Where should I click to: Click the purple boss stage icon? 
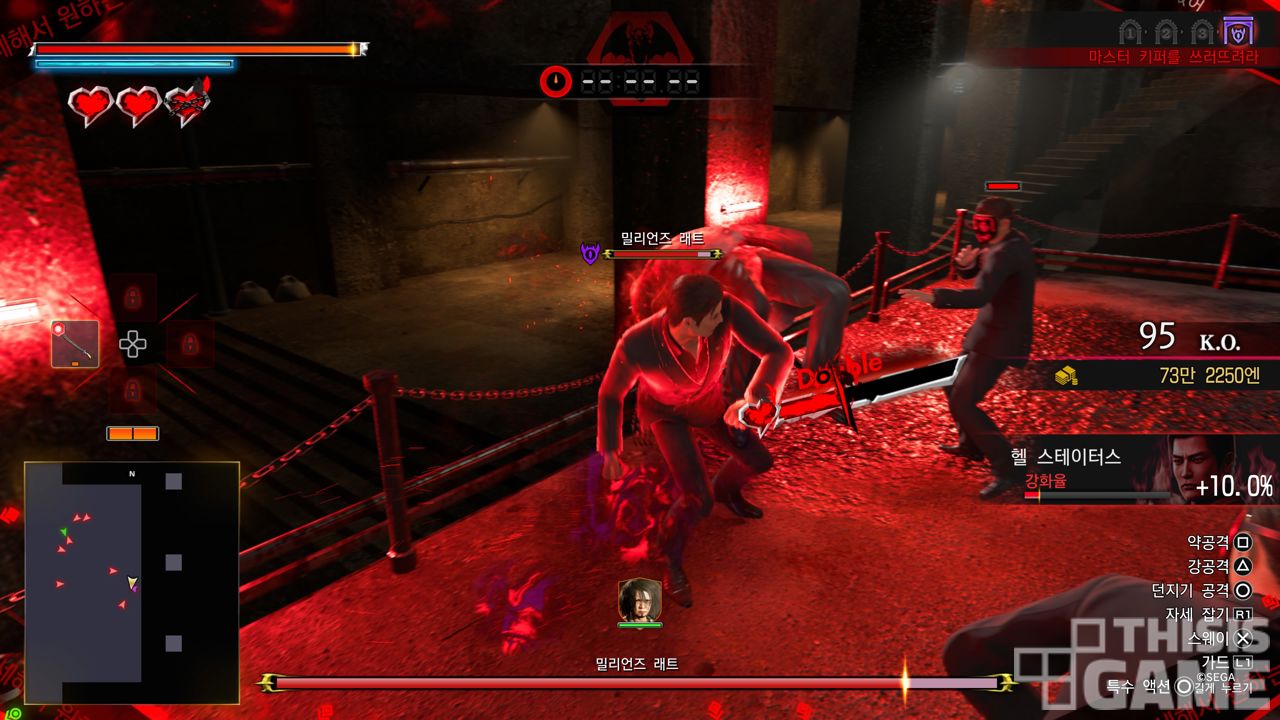click(1239, 31)
